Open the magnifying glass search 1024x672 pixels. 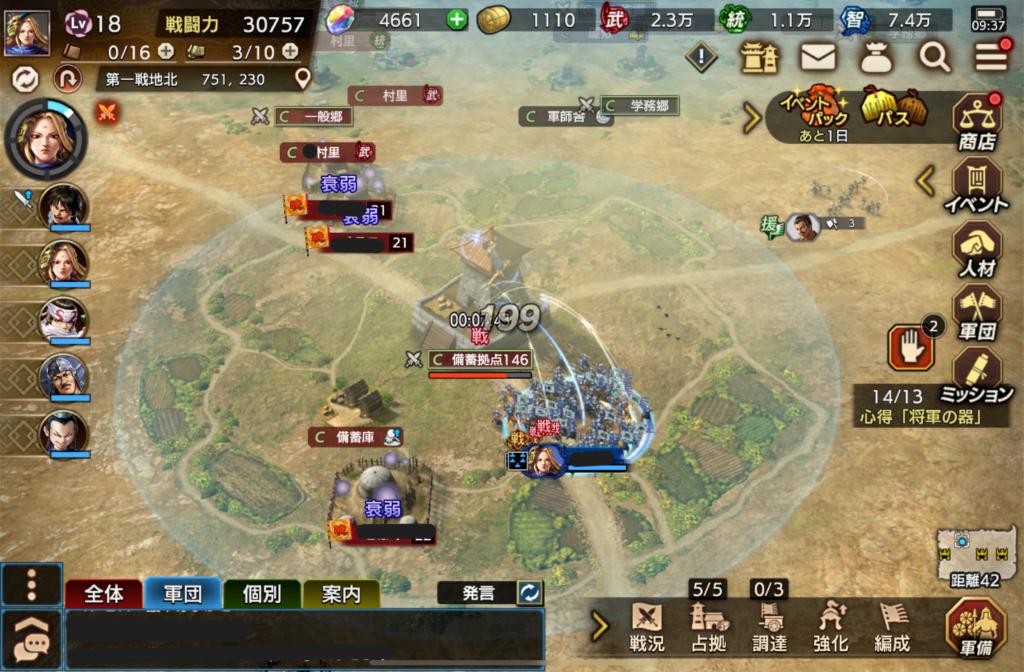click(935, 58)
